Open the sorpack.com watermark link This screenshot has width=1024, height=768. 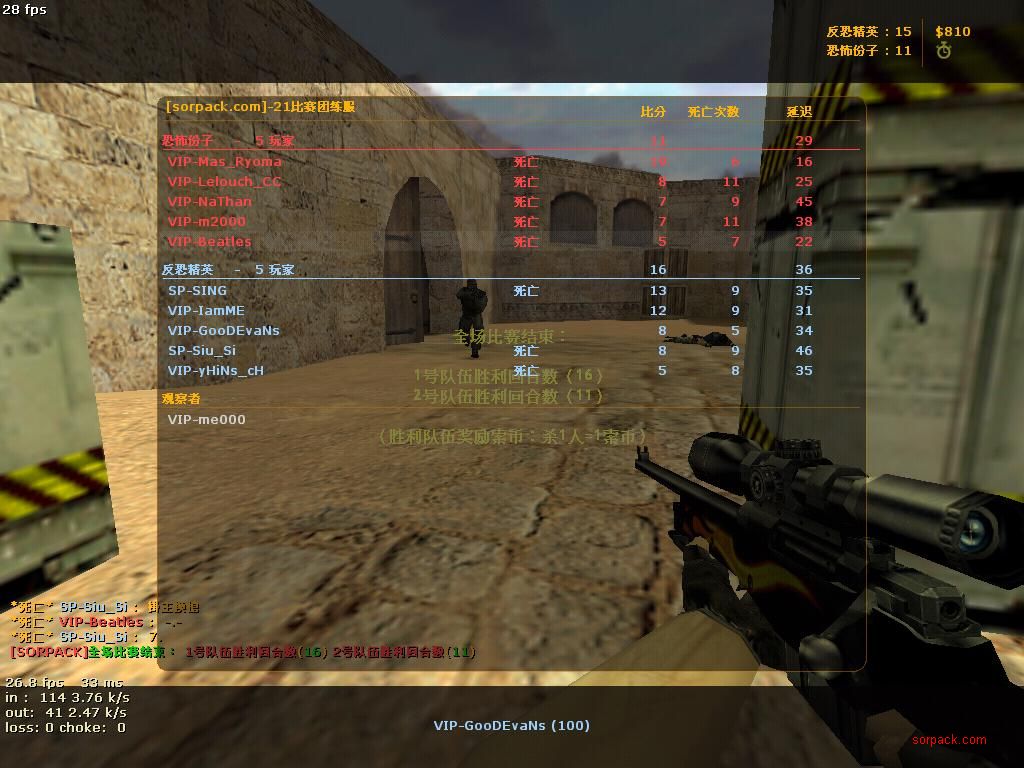[x=948, y=740]
